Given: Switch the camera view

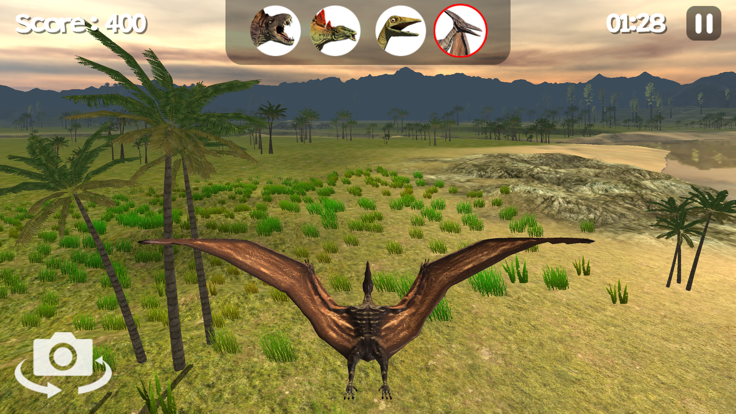Looking at the screenshot, I should tap(63, 362).
